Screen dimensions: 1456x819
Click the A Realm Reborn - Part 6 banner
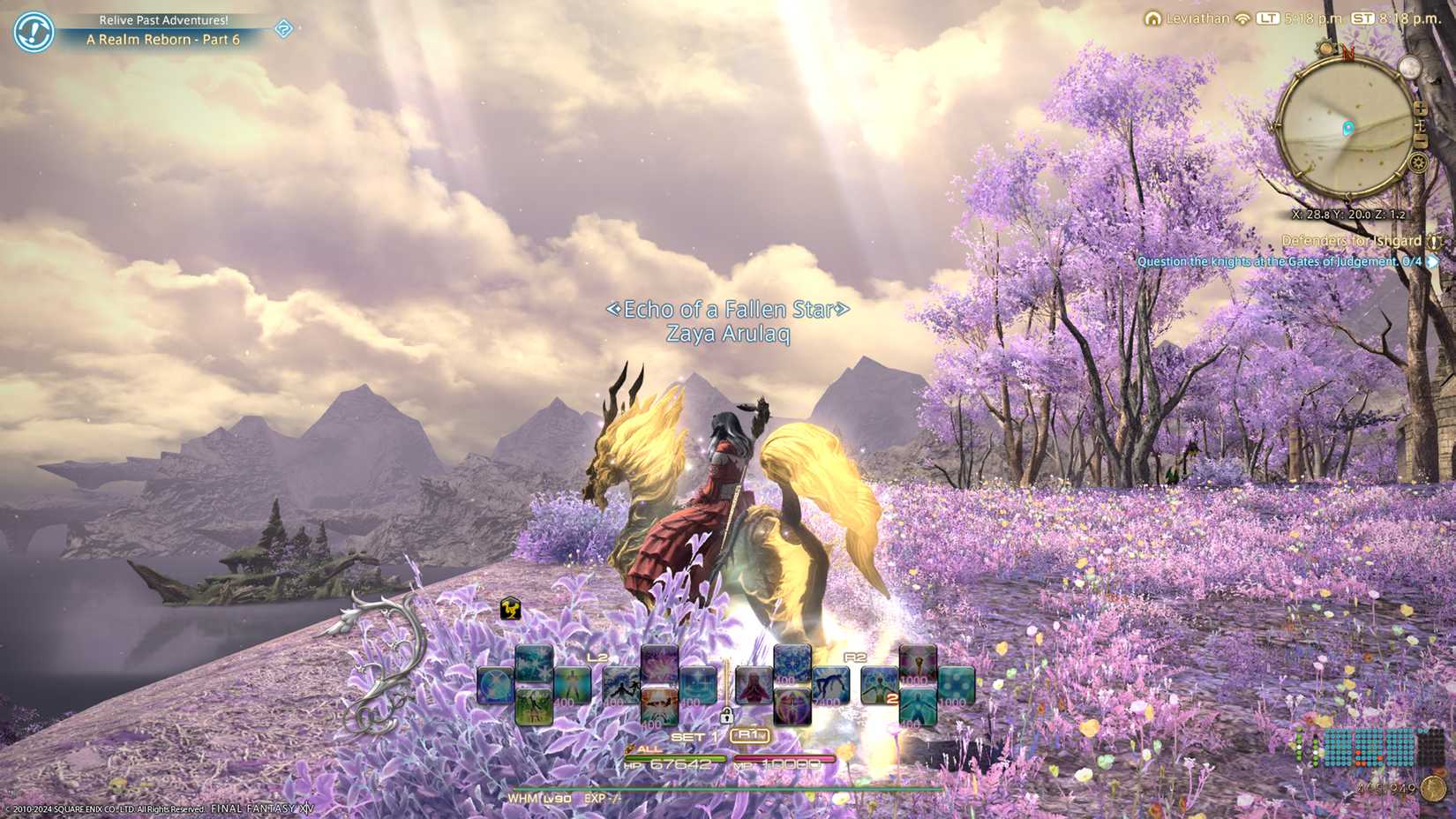[x=162, y=39]
